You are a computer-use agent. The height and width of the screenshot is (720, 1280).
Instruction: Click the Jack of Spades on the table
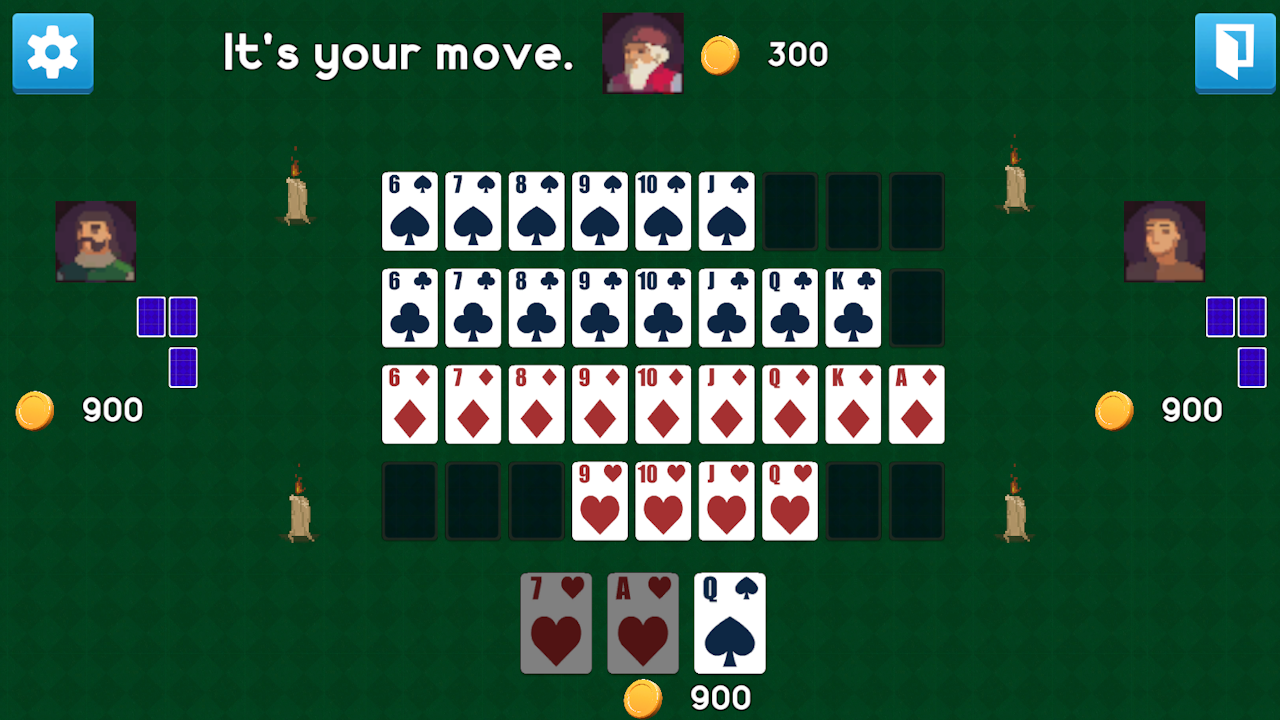pos(726,211)
